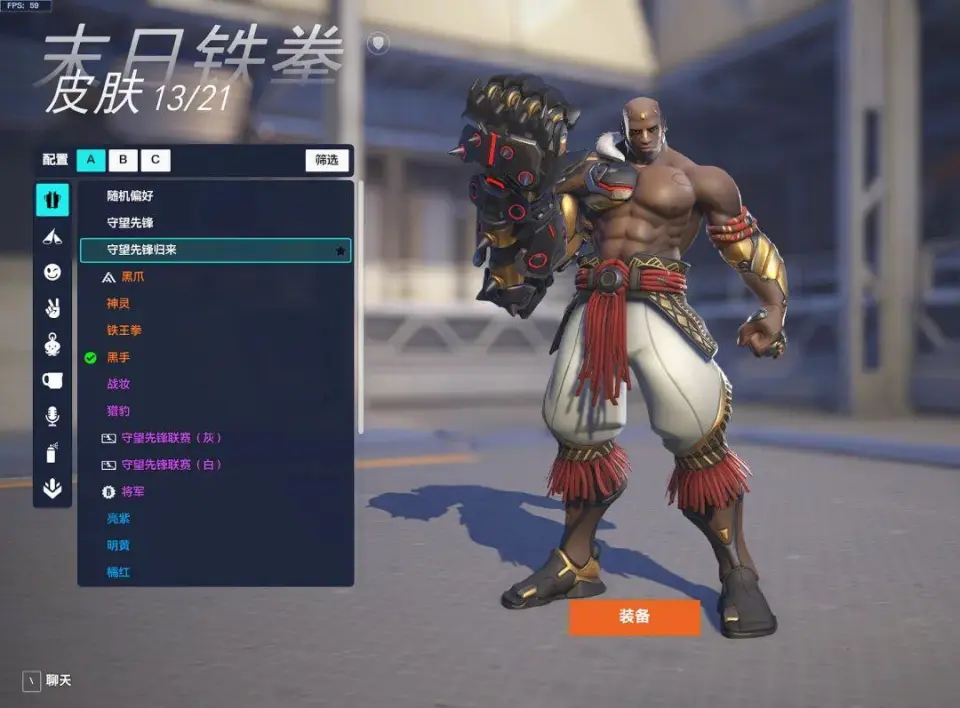Select the equipped 黑手 skin
Screen dimensions: 960x708
pos(119,357)
